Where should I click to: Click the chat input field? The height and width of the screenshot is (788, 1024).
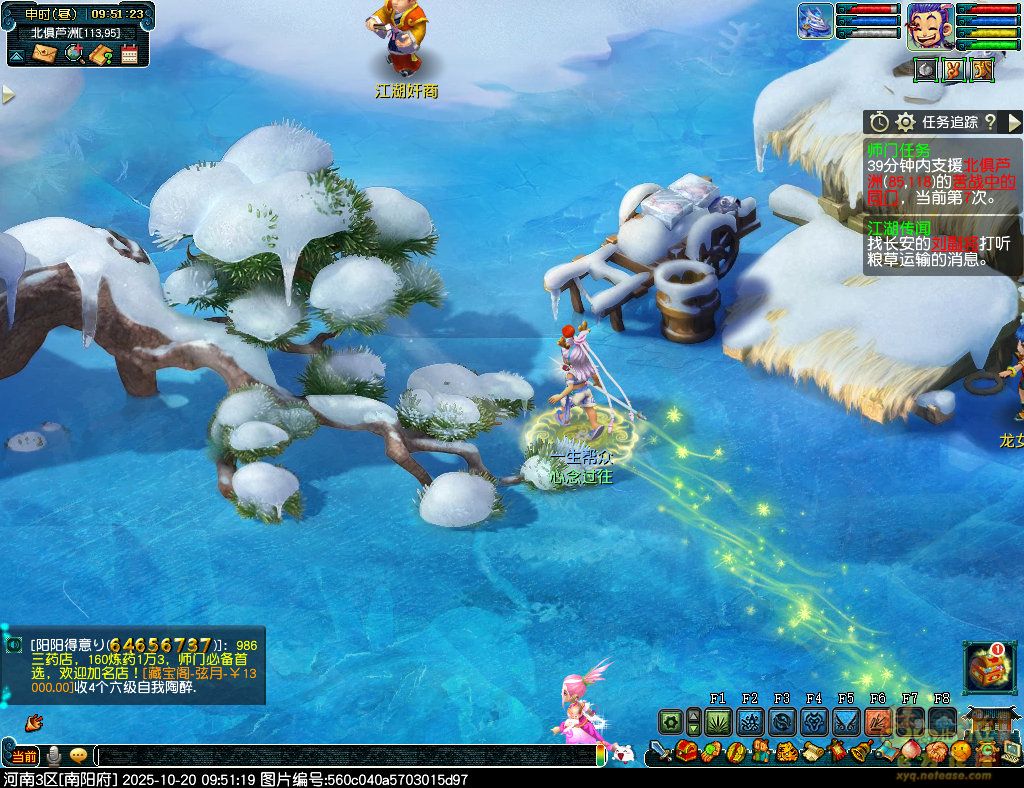tap(350, 756)
